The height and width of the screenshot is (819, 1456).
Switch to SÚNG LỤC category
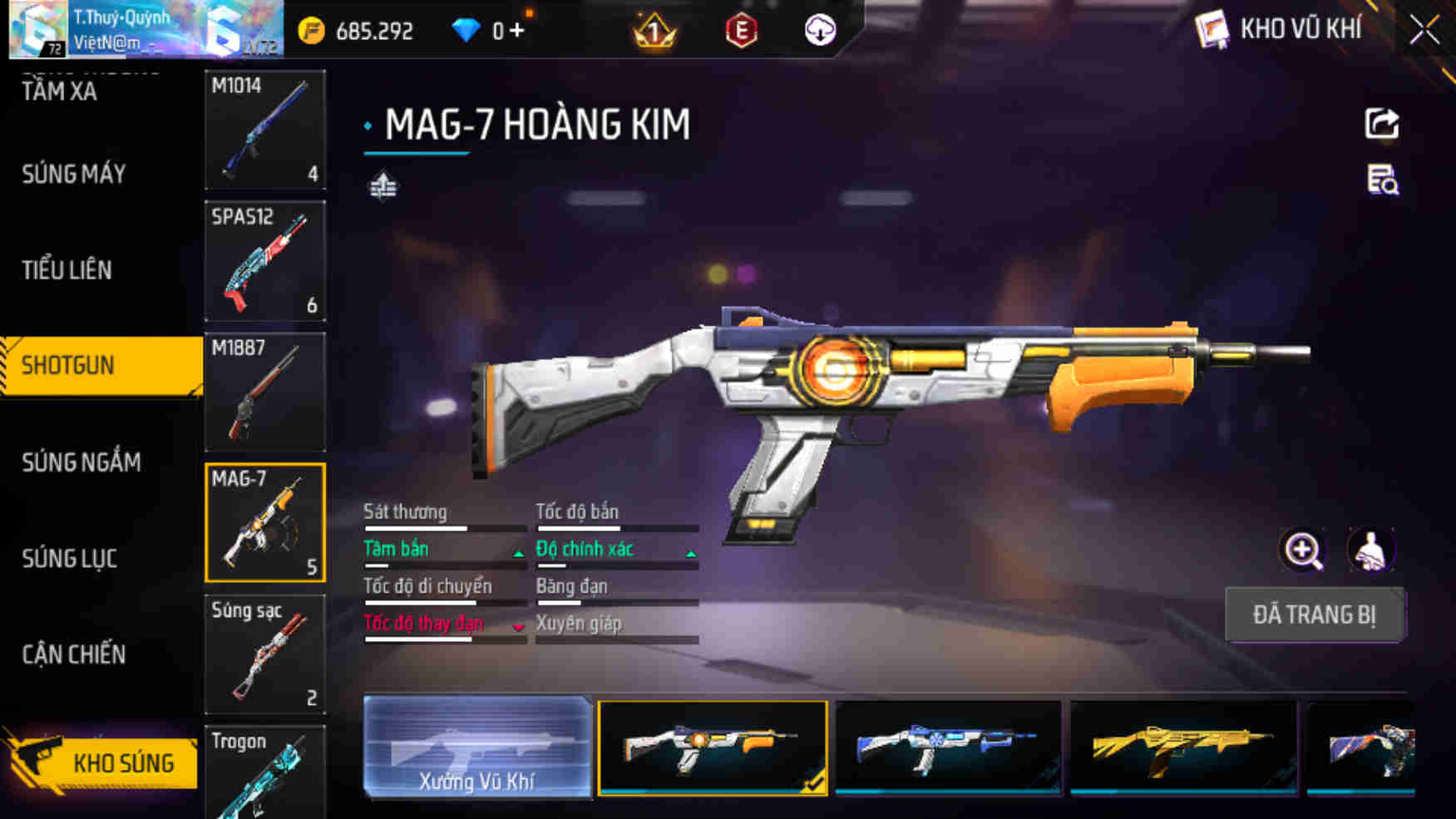[x=69, y=559]
